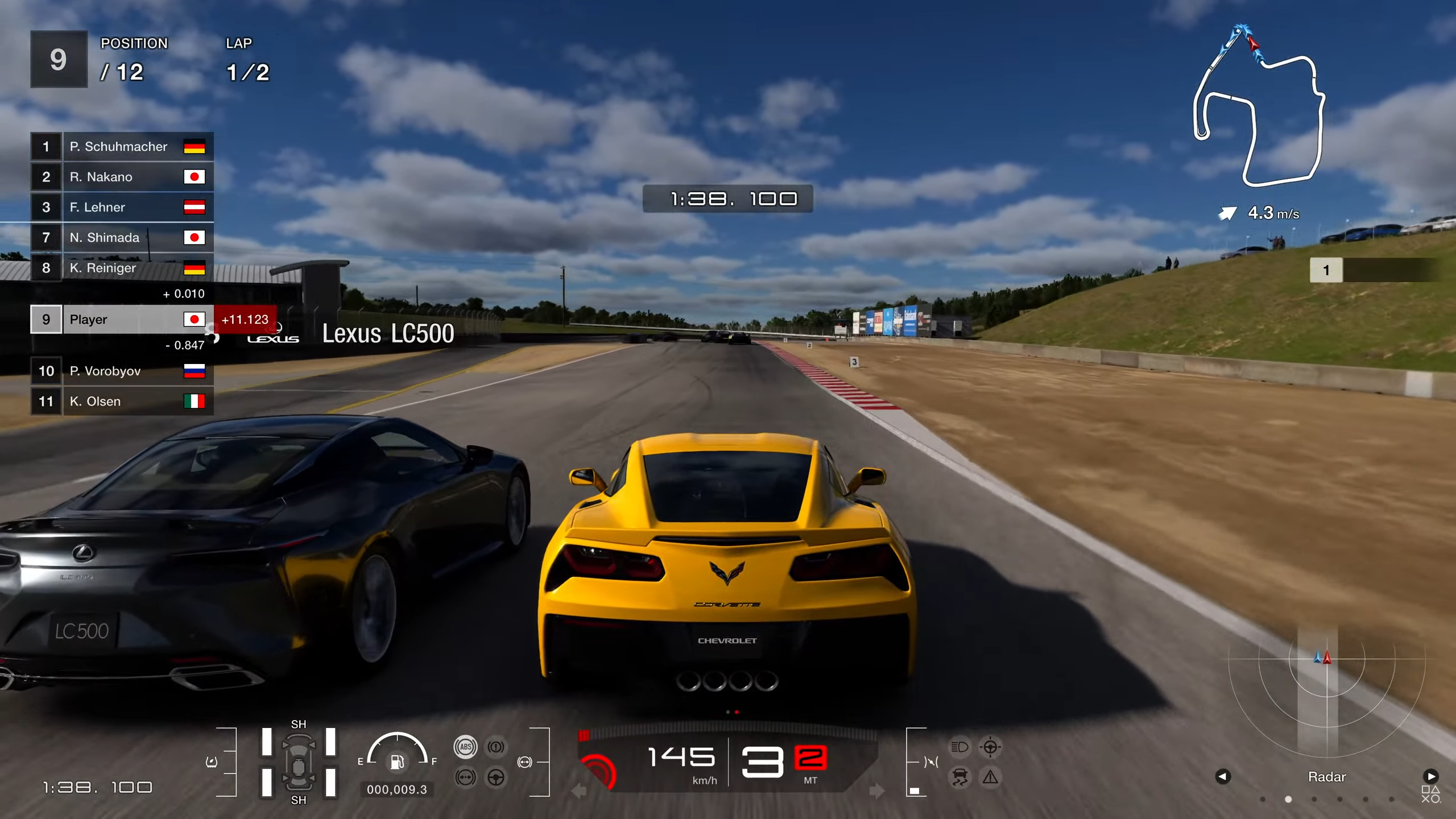Select the fuel gauge pump icon

point(397,762)
